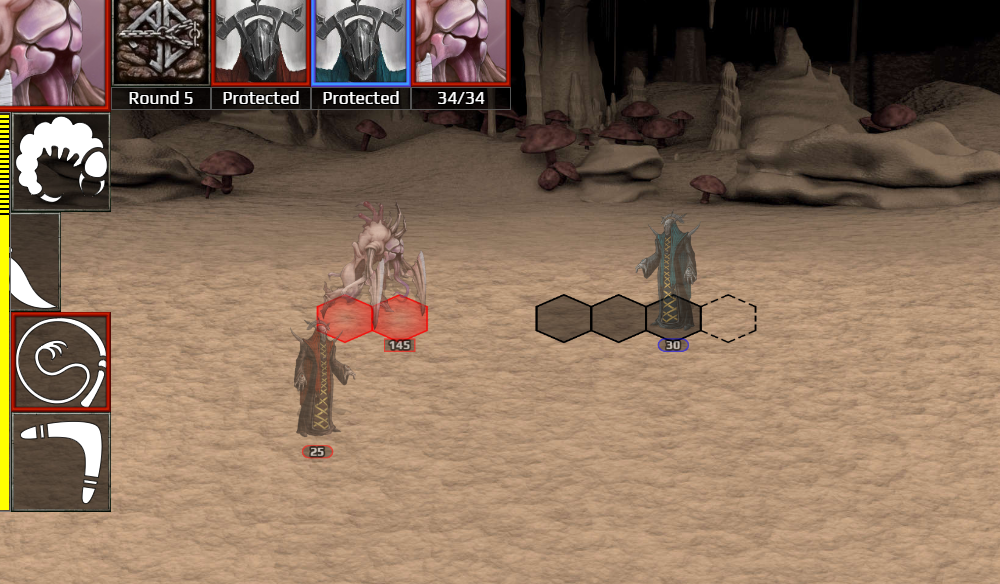
Task: Choose the dashed outline hexagon
Action: click(x=729, y=318)
